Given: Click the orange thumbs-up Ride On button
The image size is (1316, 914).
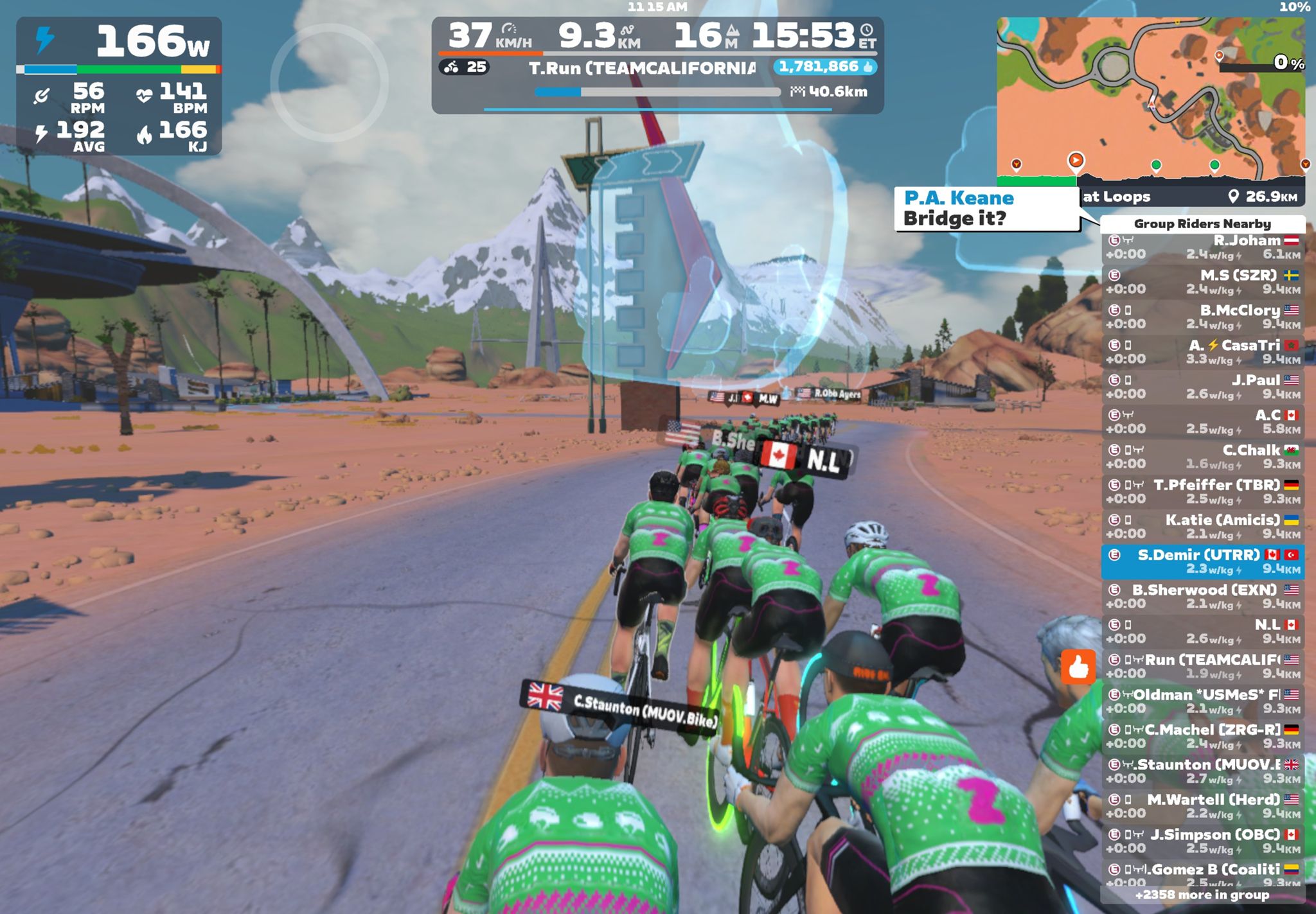Looking at the screenshot, I should point(1078,667).
